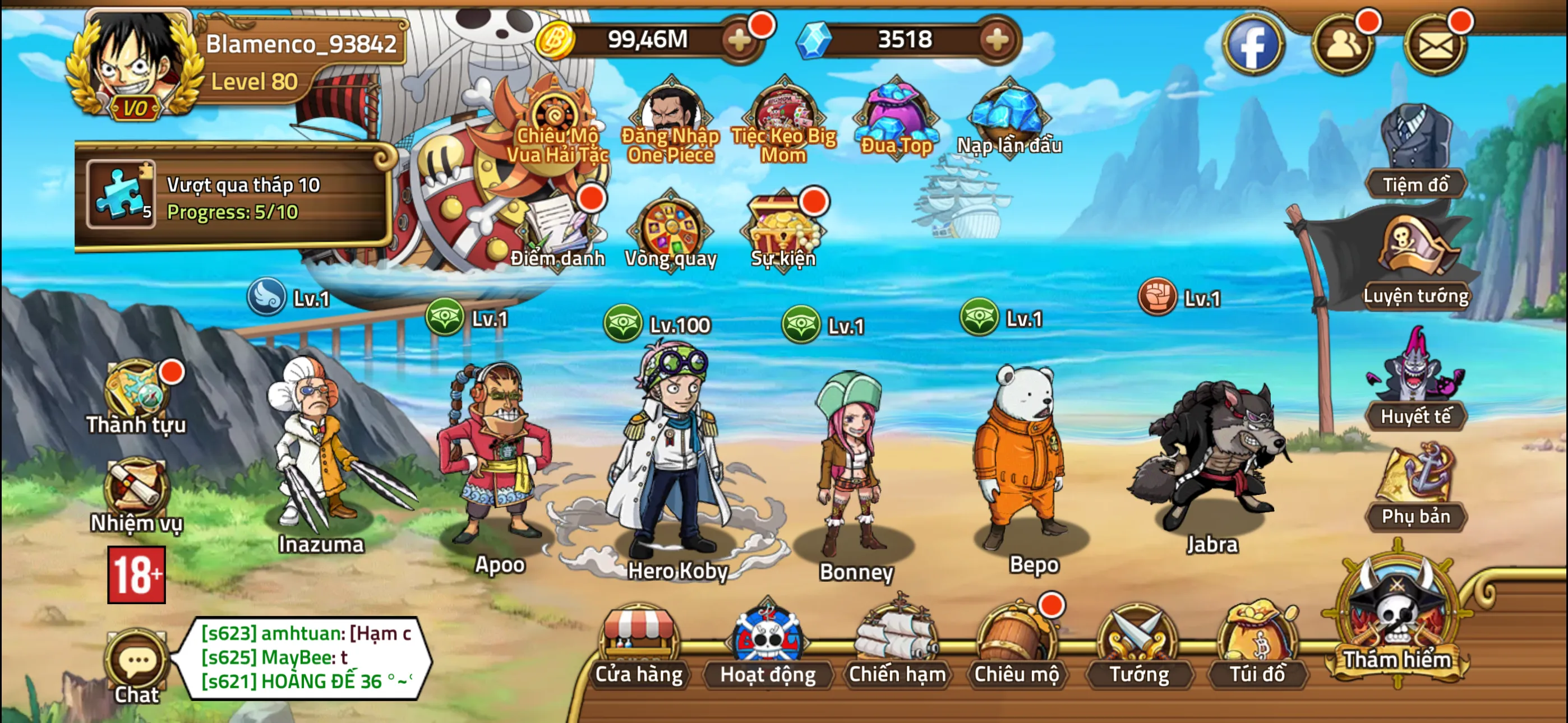
Task: Open the Cửa hàng shop
Action: [639, 645]
